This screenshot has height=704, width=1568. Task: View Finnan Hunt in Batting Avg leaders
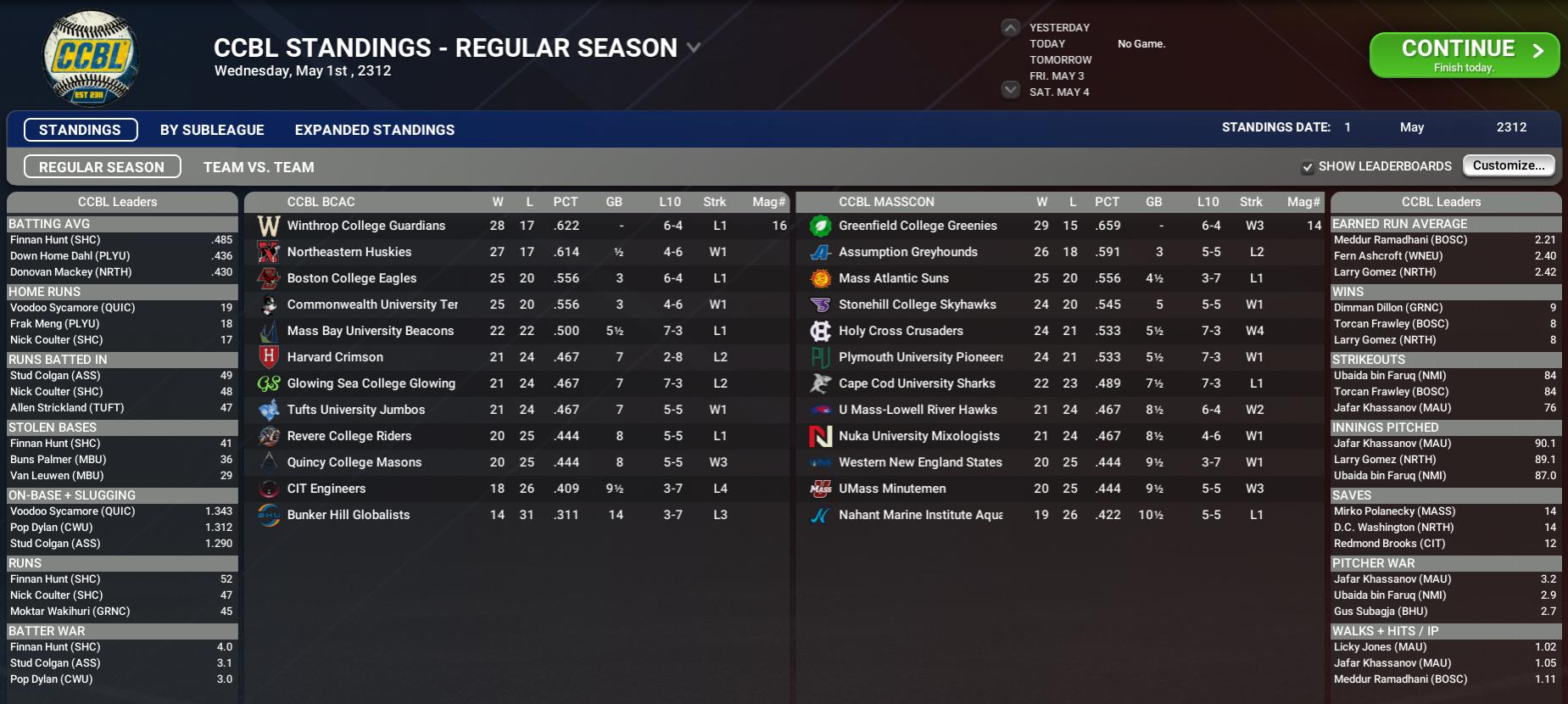55,240
